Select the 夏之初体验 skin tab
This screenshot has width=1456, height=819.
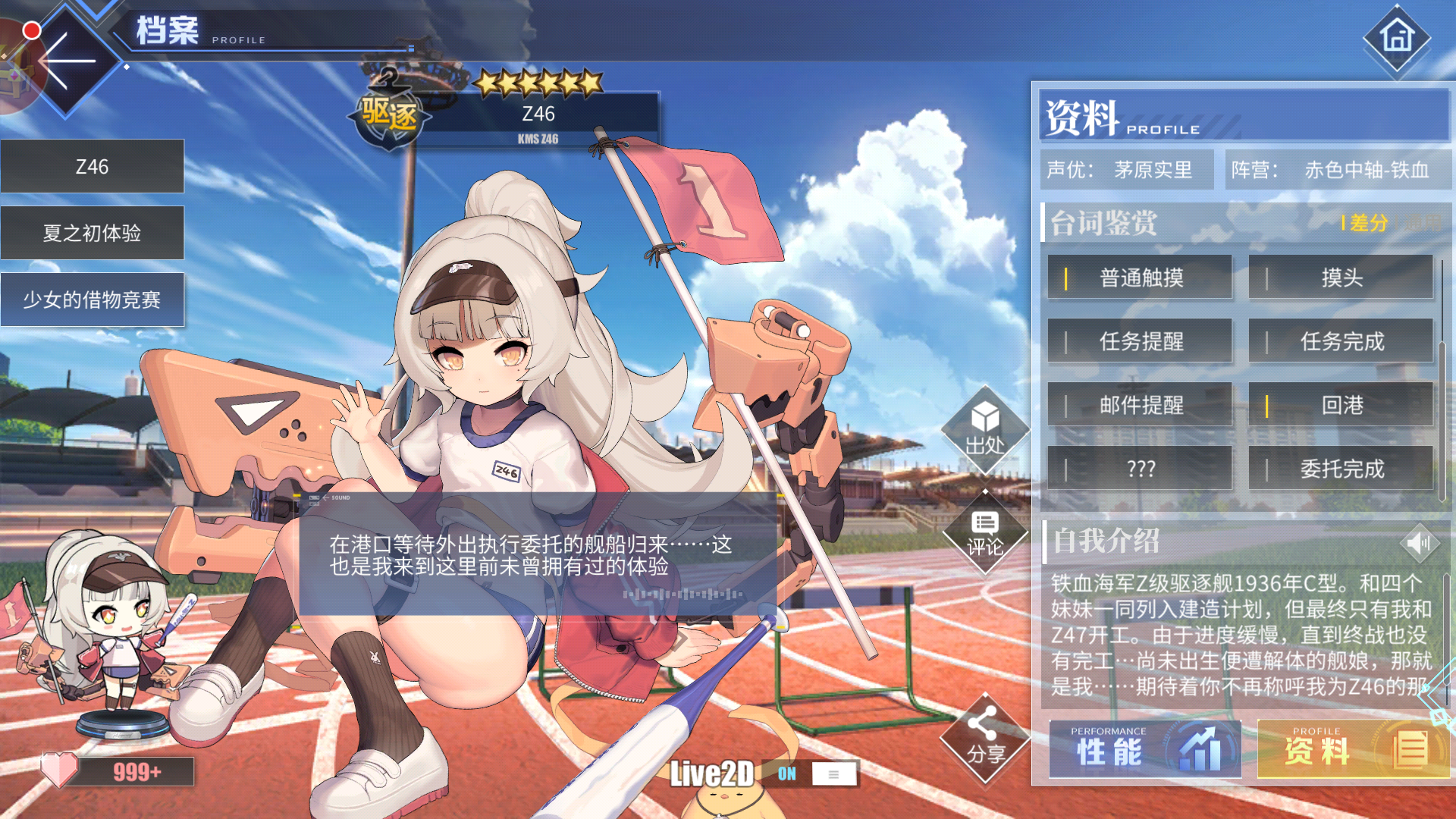point(93,233)
